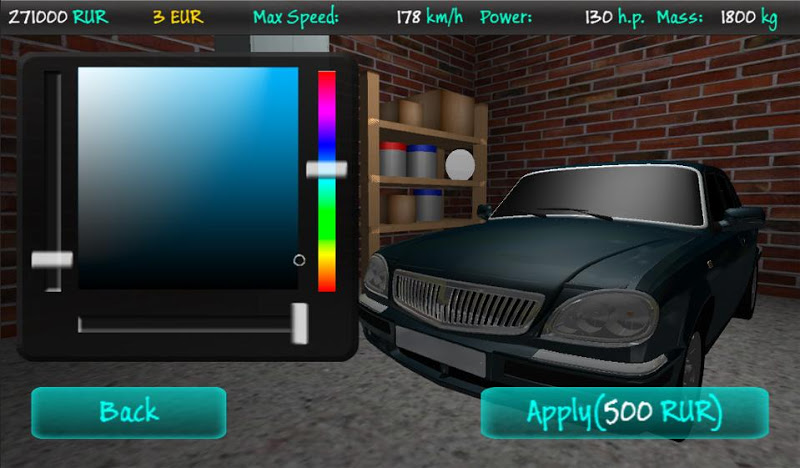The width and height of the screenshot is (800, 468).
Task: Click the bottom horizontal slider handle
Action: 299,322
